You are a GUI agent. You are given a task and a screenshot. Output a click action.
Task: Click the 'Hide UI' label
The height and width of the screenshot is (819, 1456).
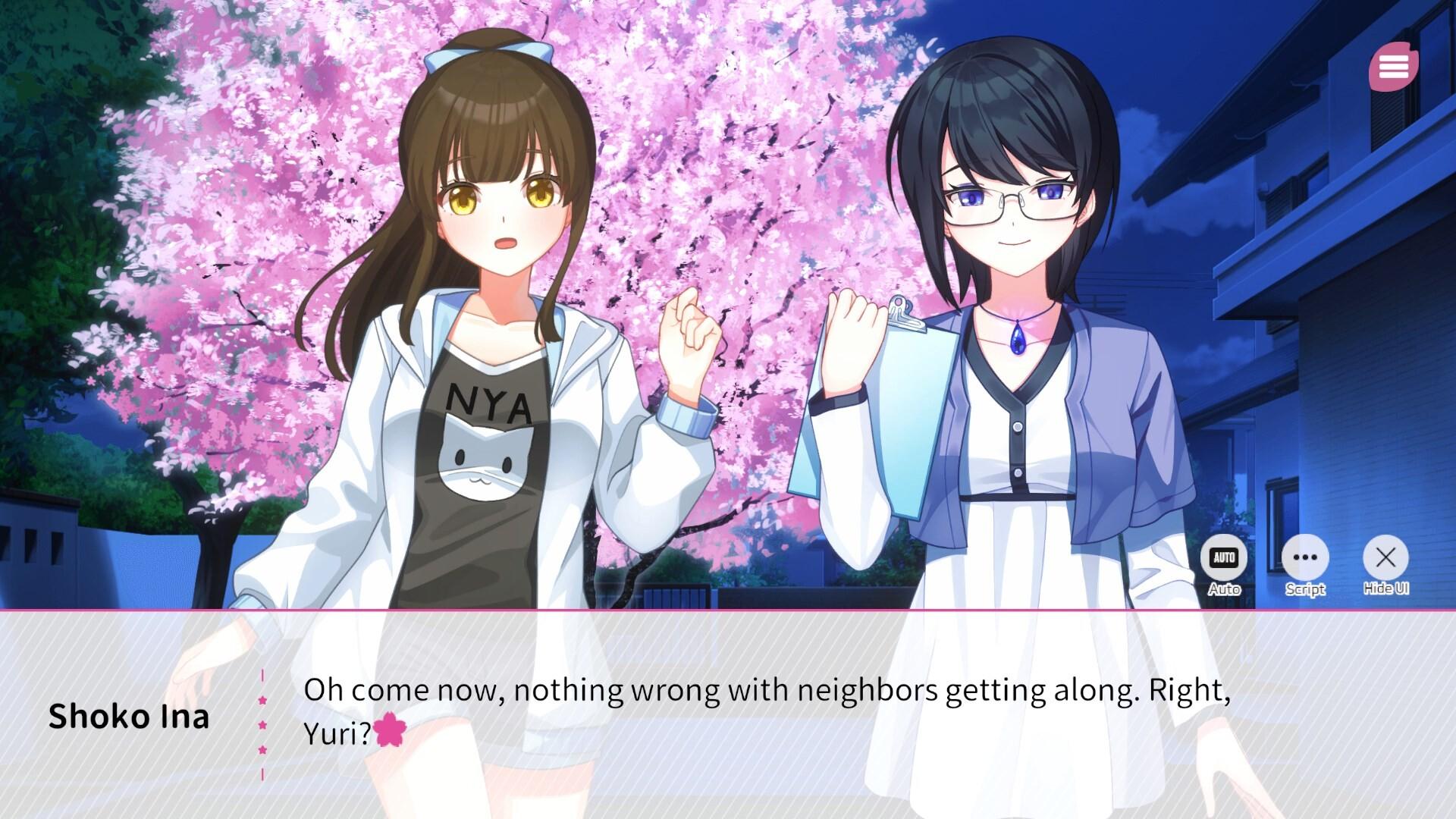click(x=1387, y=588)
